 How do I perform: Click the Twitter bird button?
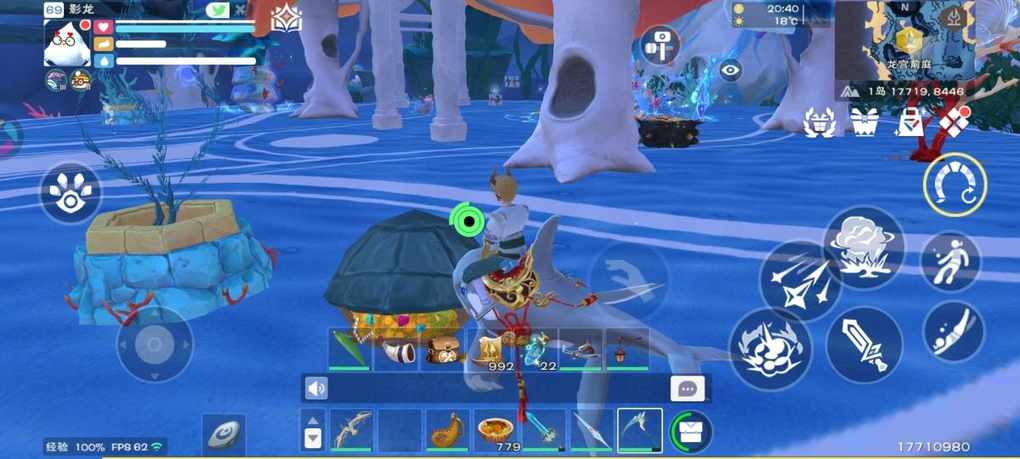tap(217, 9)
